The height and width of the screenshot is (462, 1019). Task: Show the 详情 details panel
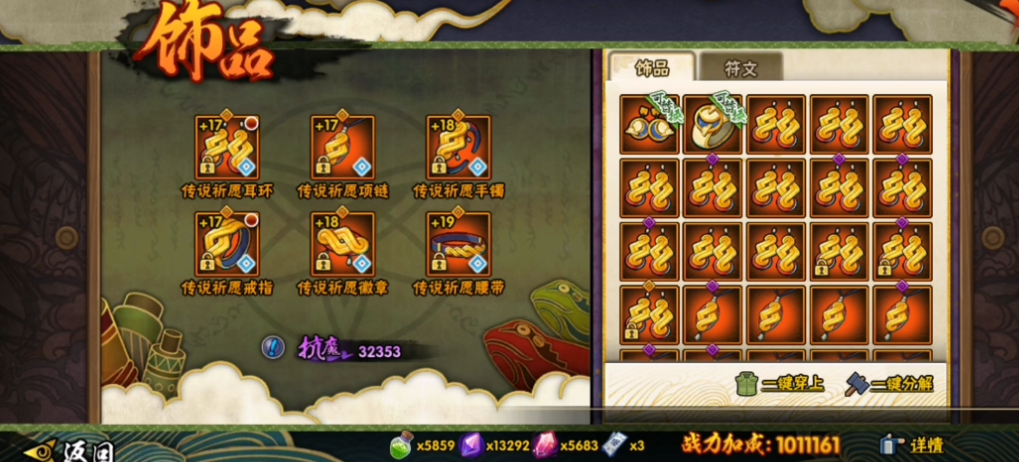pyautogui.click(x=913, y=445)
